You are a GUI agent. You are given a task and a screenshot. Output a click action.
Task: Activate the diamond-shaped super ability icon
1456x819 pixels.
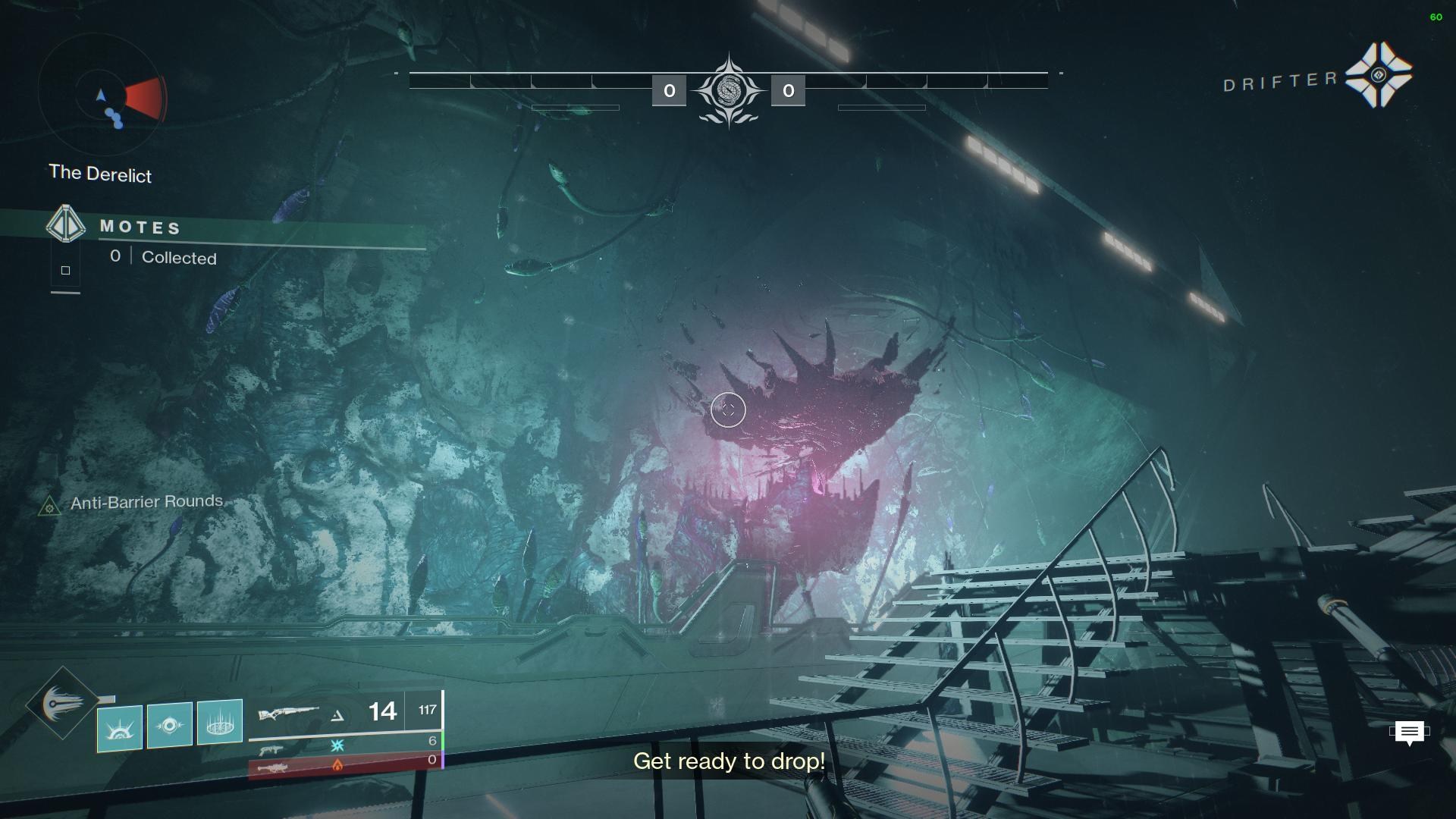click(x=62, y=704)
